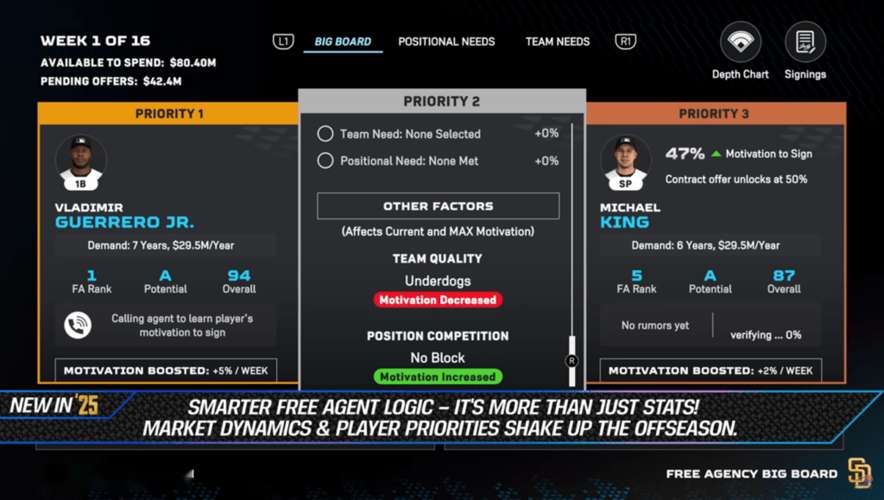Select the Team Needs tab
This screenshot has height=500, width=884.
557,42
